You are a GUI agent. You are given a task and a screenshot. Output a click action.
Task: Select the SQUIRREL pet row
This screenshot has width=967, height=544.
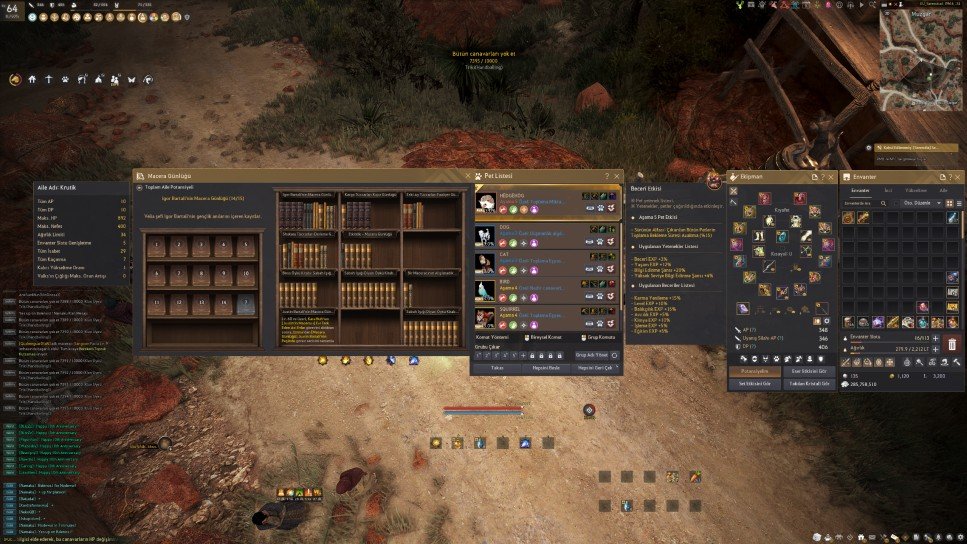pos(546,317)
